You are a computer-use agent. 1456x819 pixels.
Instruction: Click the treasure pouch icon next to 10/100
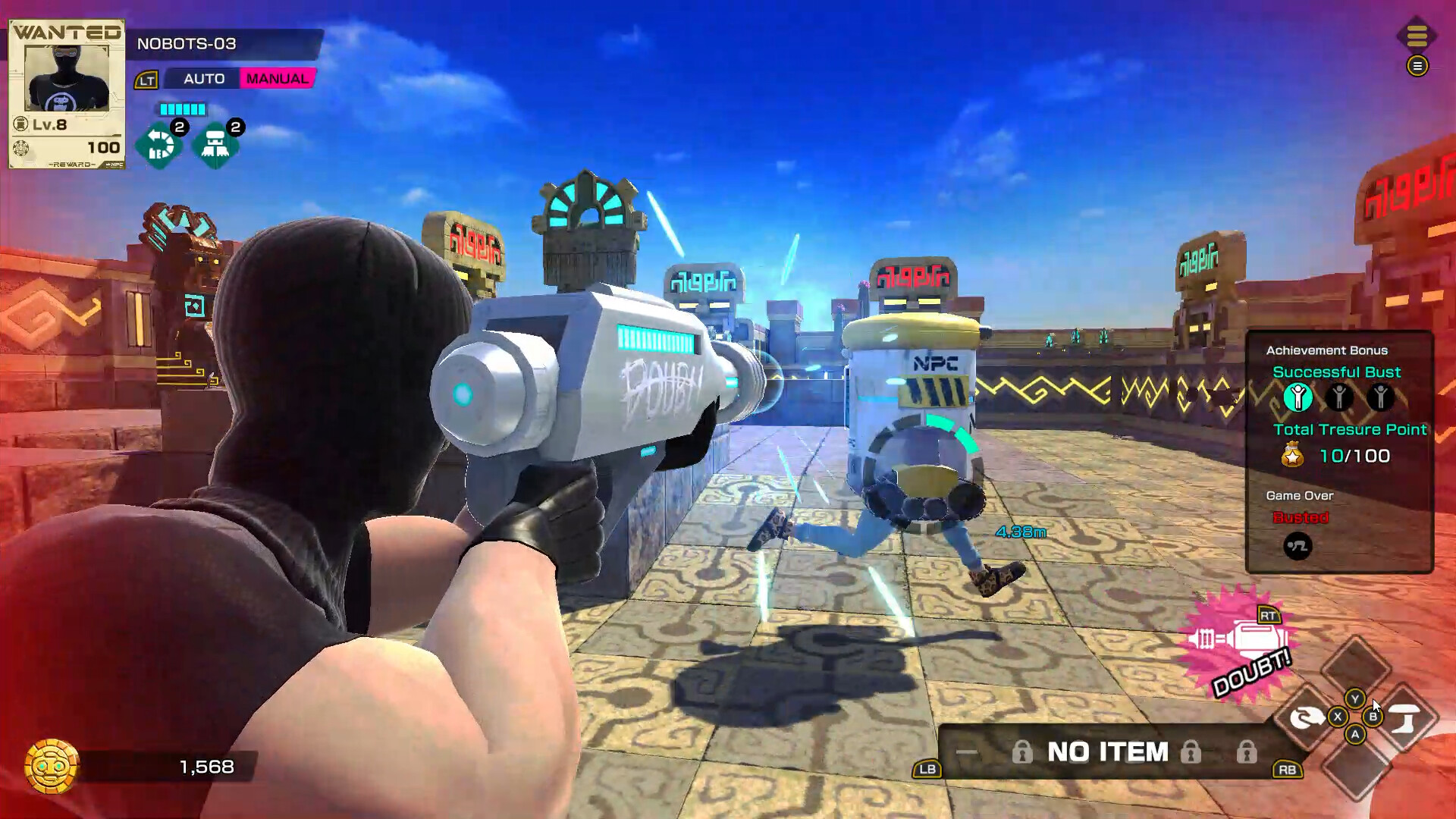point(1292,454)
